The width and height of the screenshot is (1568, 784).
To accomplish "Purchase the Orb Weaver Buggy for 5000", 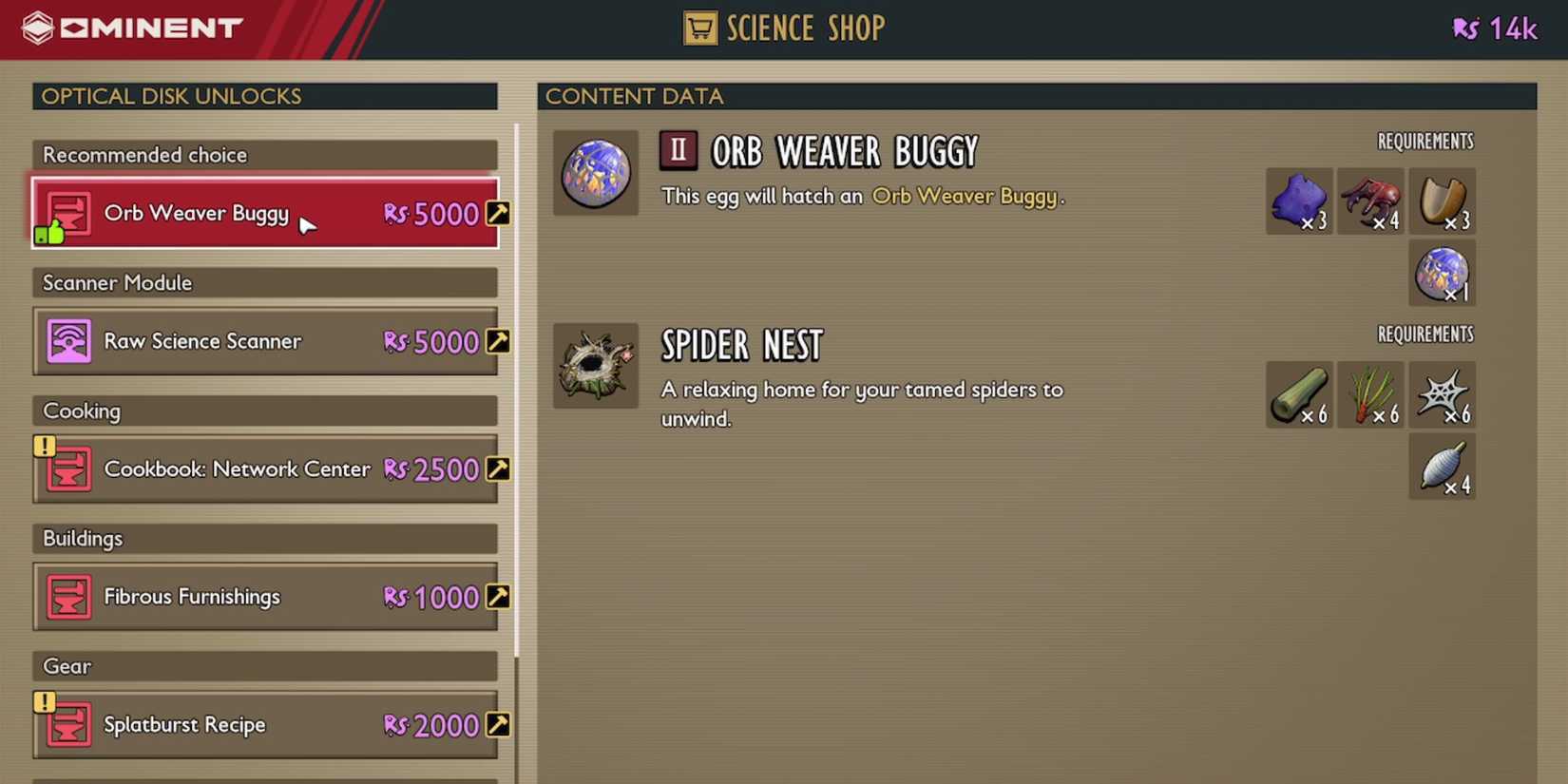I will tap(264, 213).
